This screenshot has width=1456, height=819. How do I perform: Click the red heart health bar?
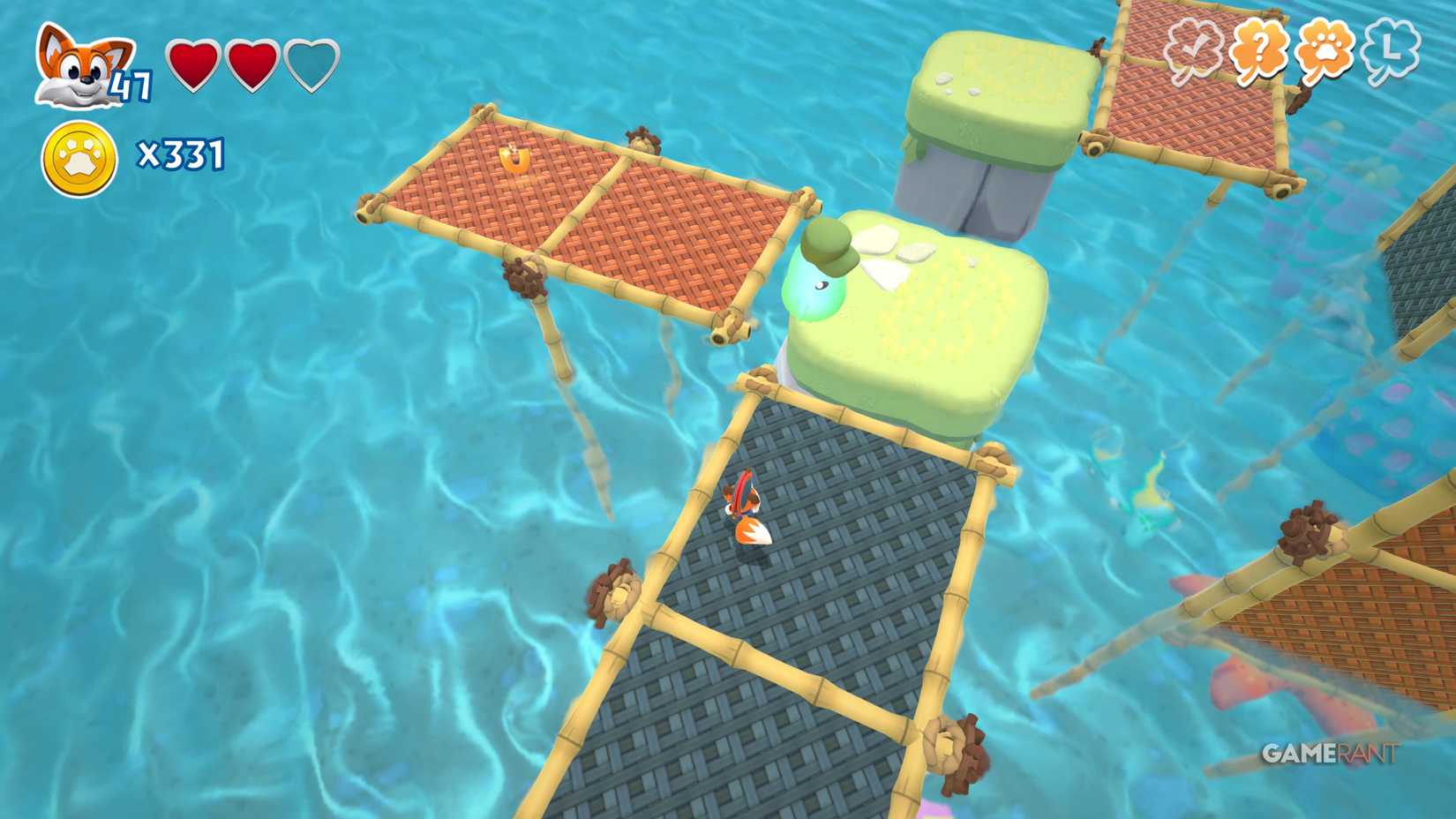click(219, 66)
